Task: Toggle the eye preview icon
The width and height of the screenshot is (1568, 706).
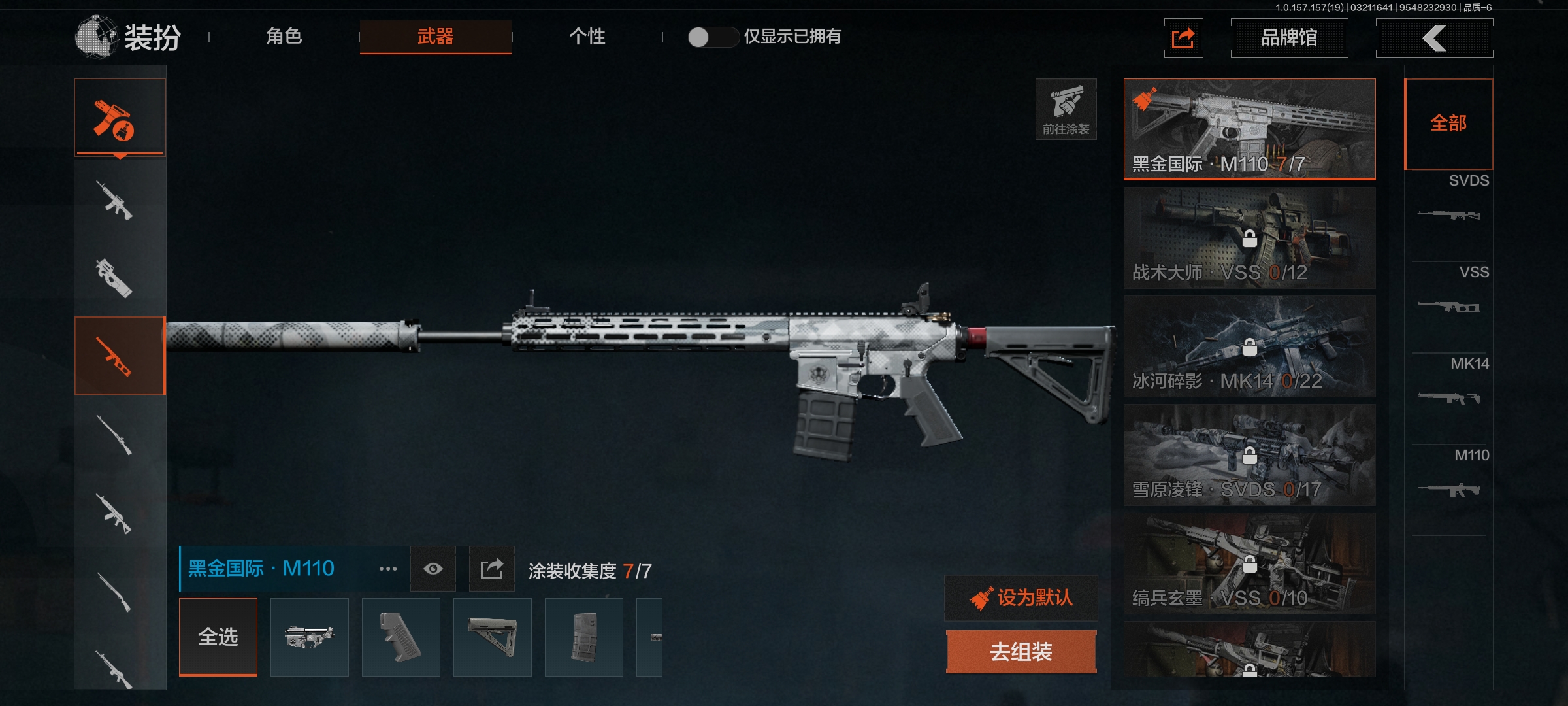Action: [x=433, y=569]
